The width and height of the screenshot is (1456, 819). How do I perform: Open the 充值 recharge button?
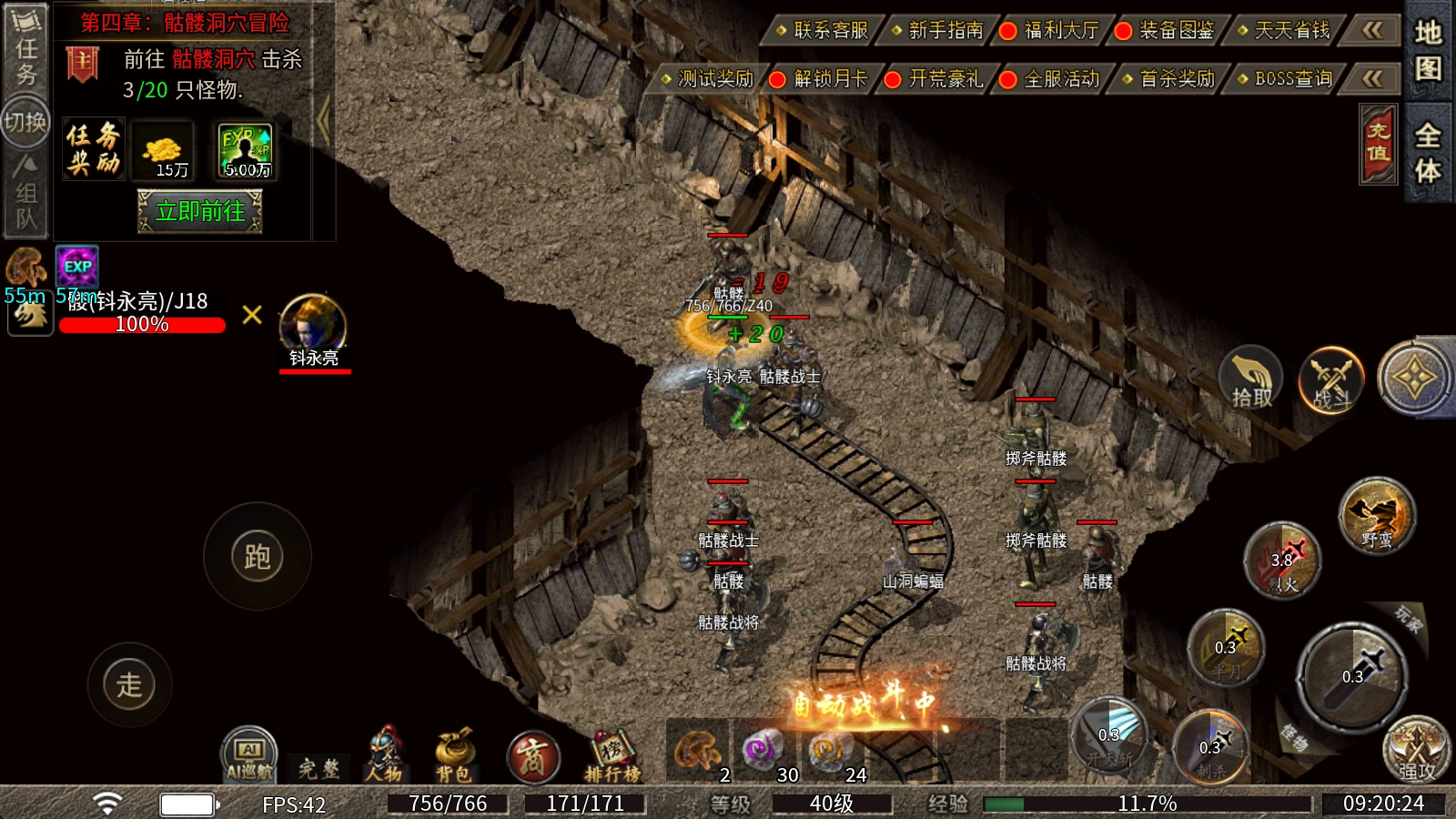(1378, 144)
